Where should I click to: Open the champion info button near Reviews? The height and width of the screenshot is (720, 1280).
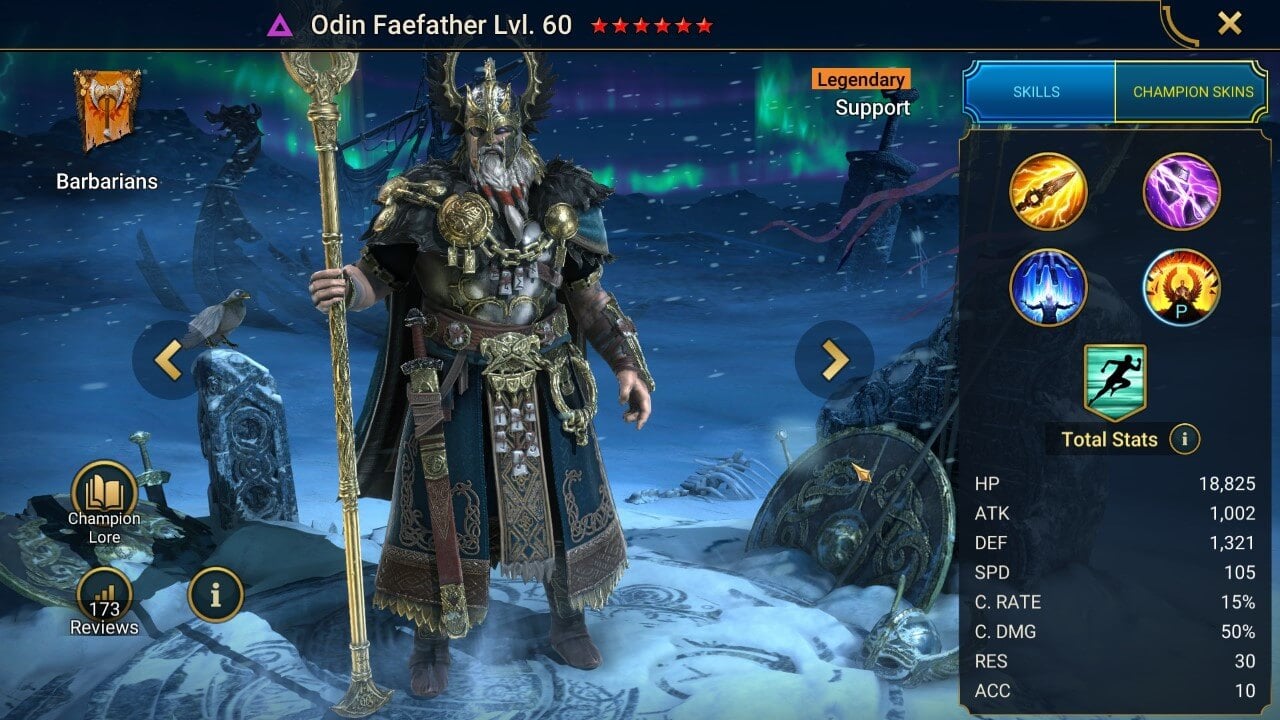click(215, 594)
